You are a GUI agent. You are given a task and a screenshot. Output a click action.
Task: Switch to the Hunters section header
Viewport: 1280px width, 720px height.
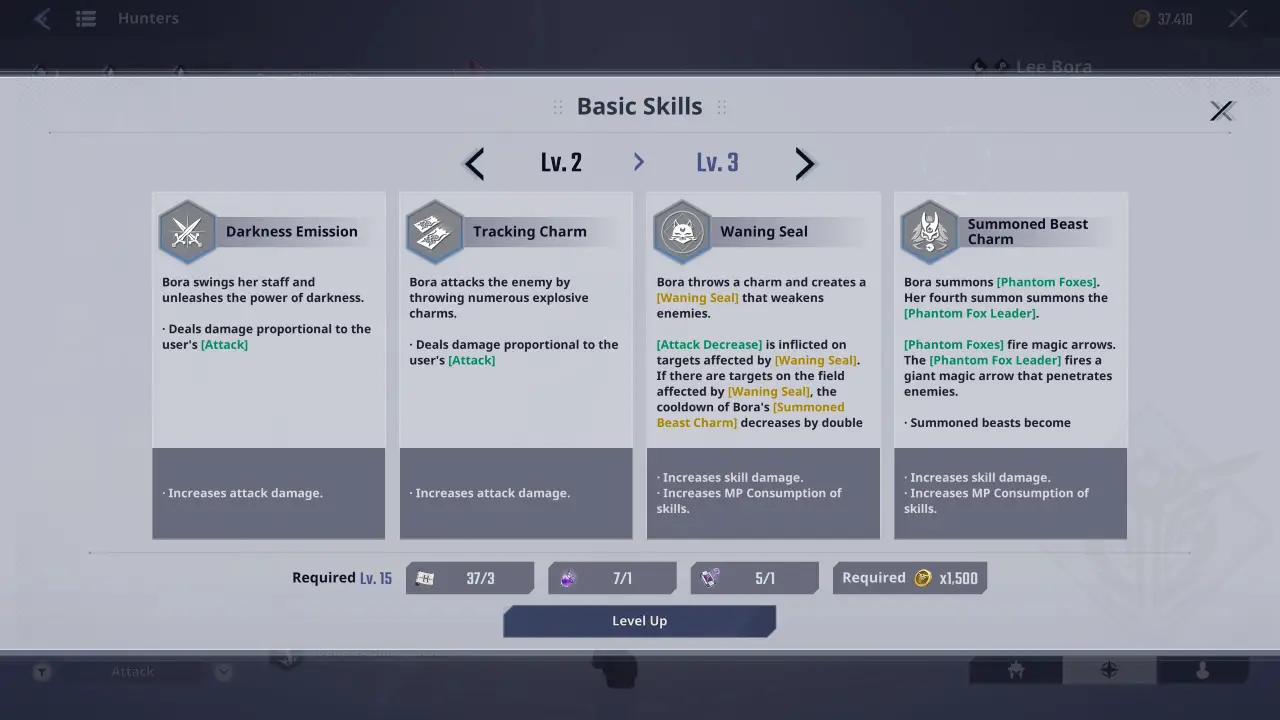point(148,17)
